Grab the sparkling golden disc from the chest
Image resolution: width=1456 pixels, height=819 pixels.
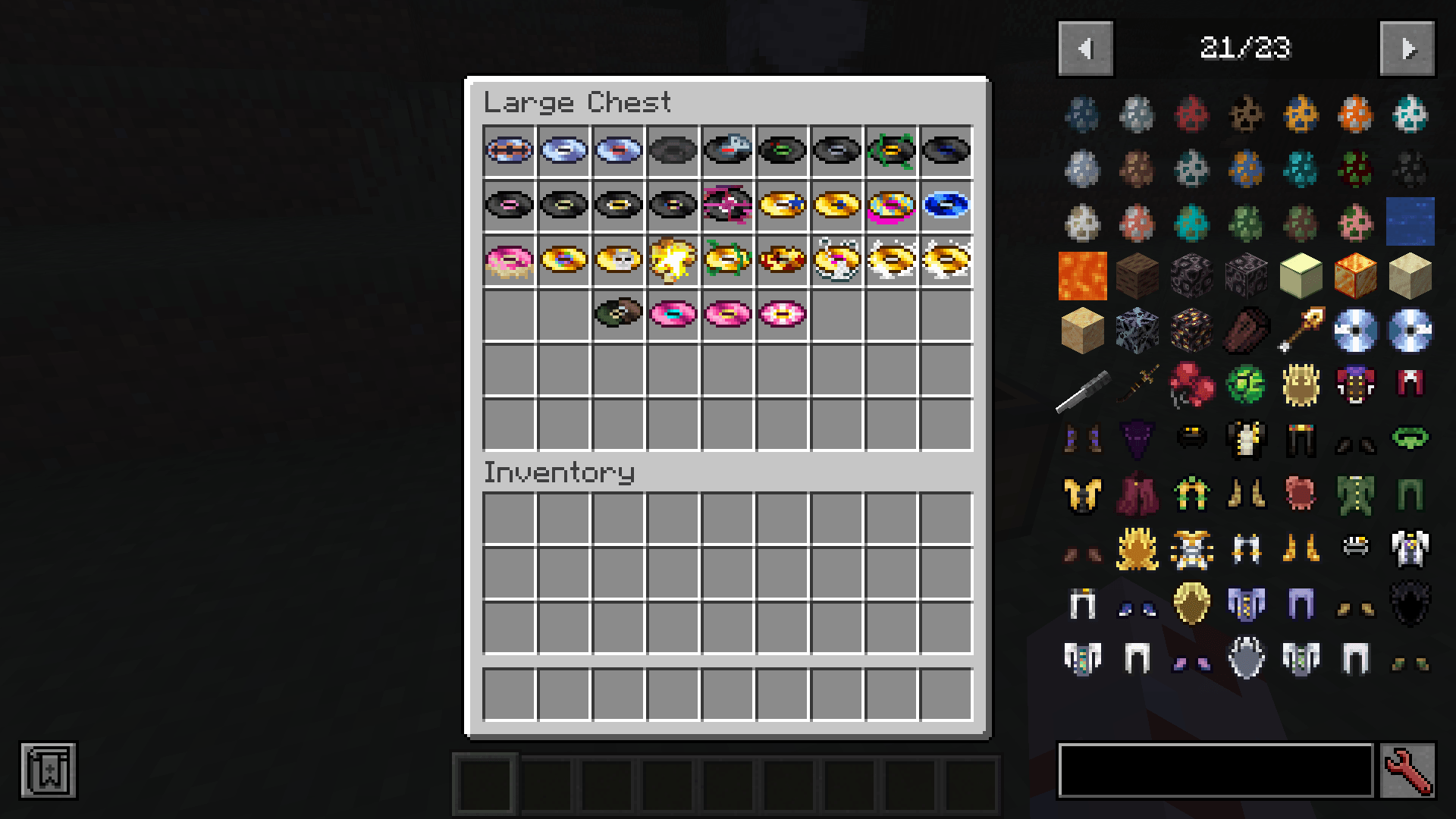click(672, 259)
